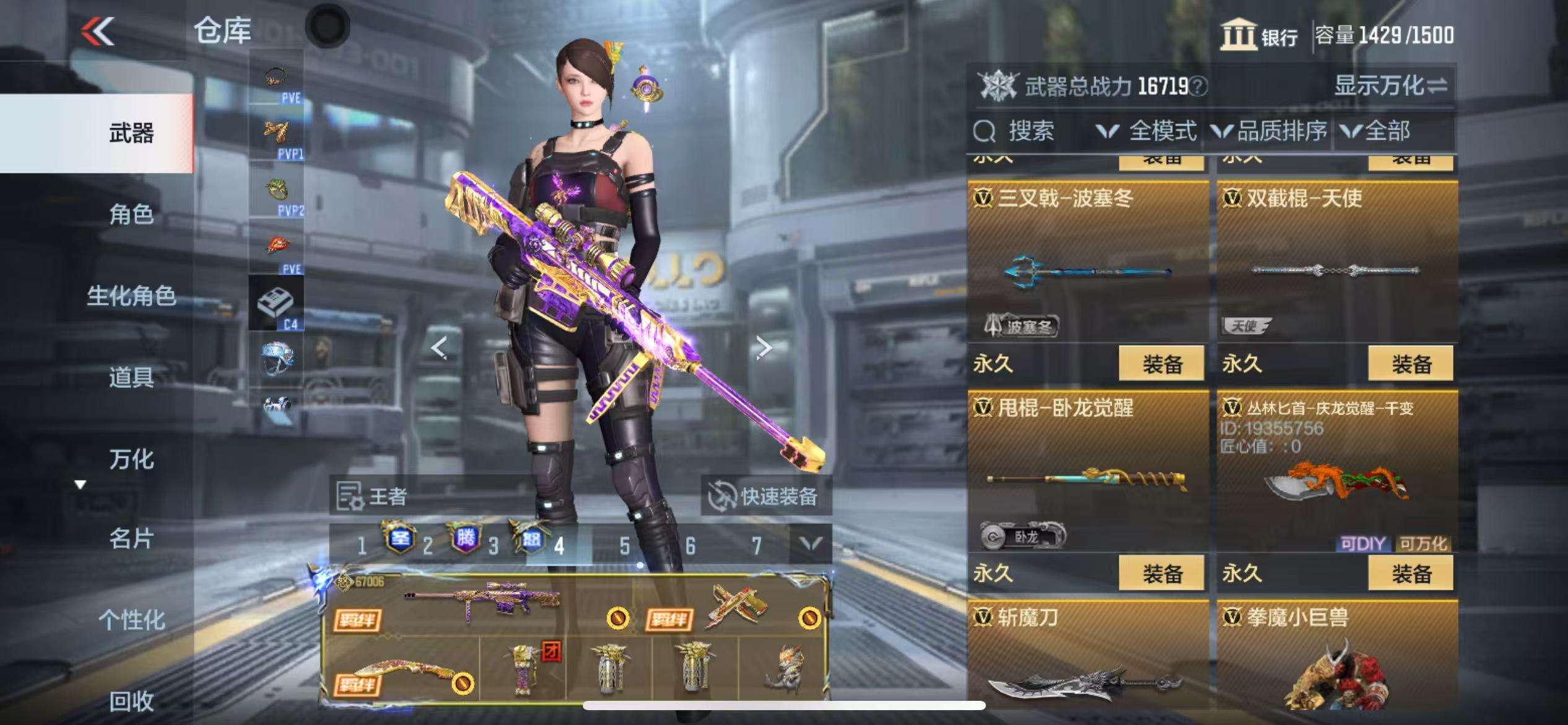This screenshot has width=1568, height=725.
Task: Select loadout slot number 5
Action: point(625,546)
